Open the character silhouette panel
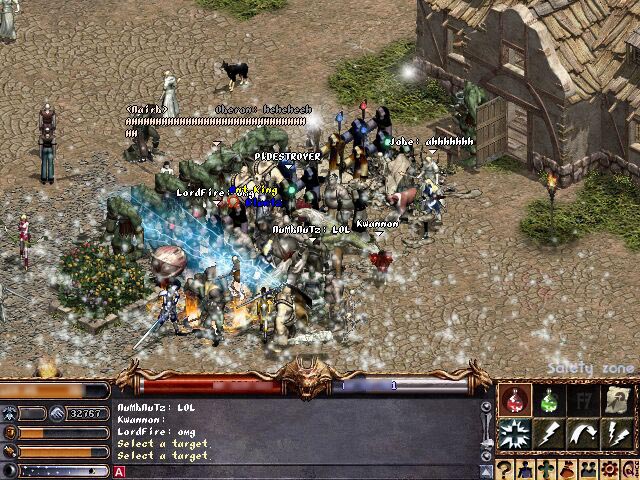 (x=526, y=469)
